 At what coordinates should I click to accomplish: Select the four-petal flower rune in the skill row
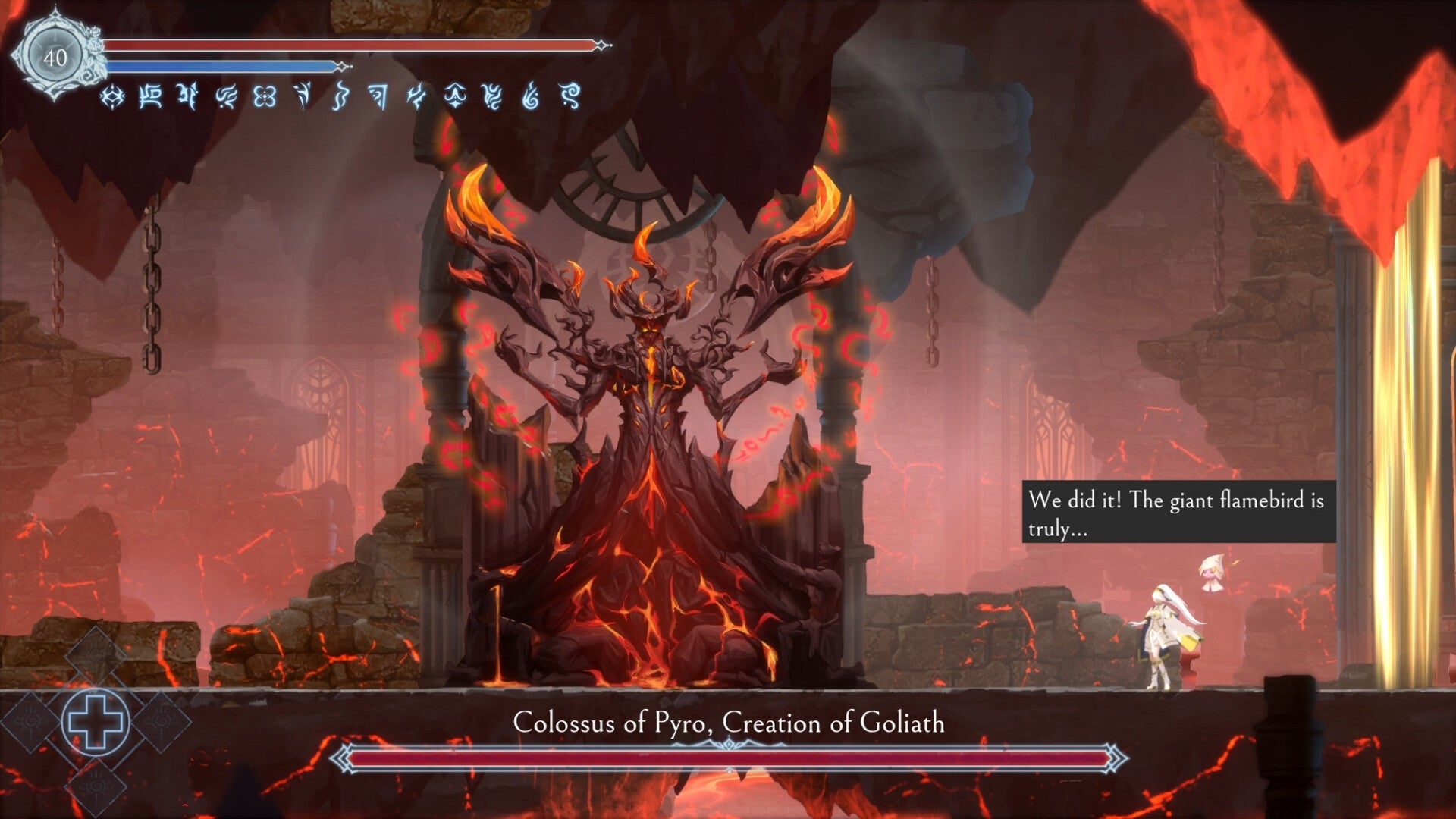tap(265, 97)
